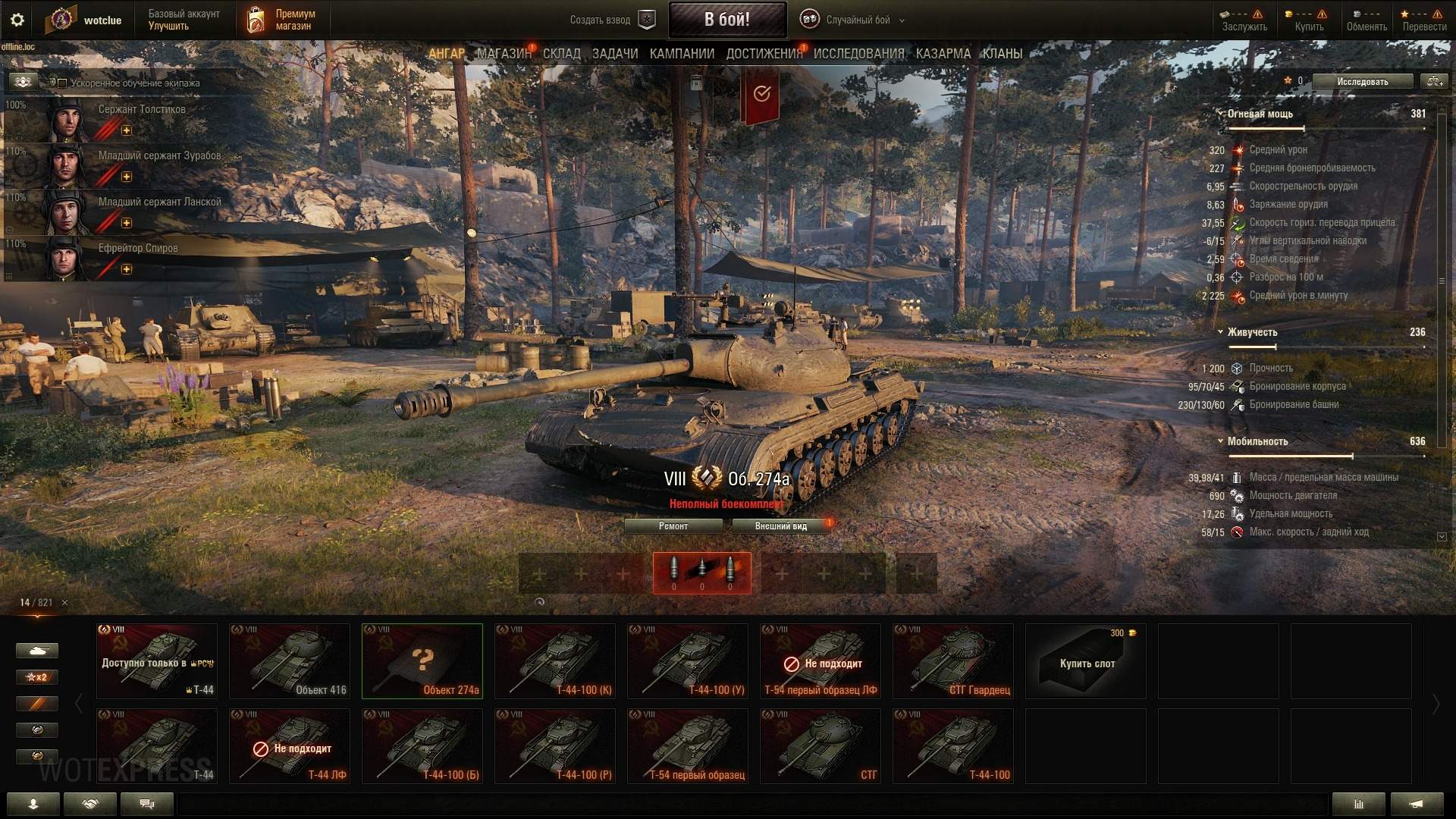Go to the ИССЛЕДОВАНИЯ tab

pyautogui.click(x=858, y=54)
